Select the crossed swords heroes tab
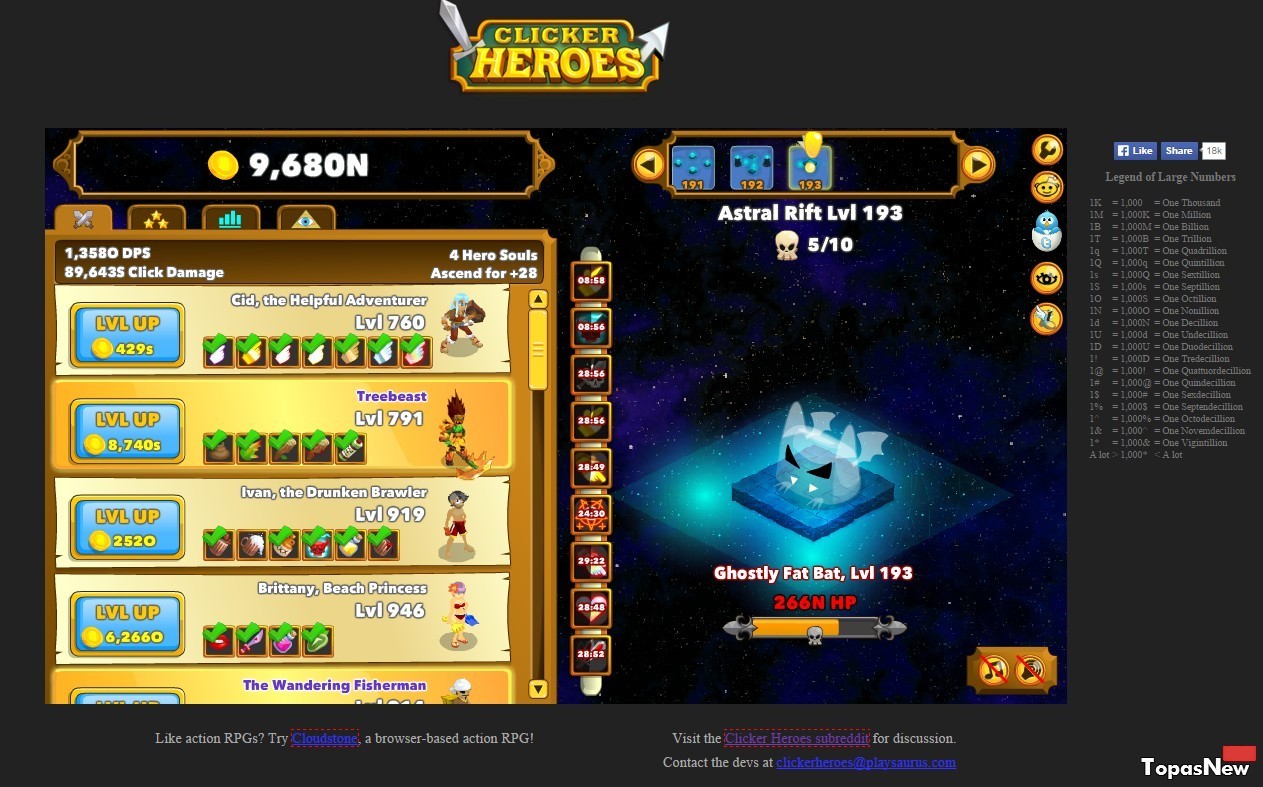The width and height of the screenshot is (1263, 787). click(83, 218)
